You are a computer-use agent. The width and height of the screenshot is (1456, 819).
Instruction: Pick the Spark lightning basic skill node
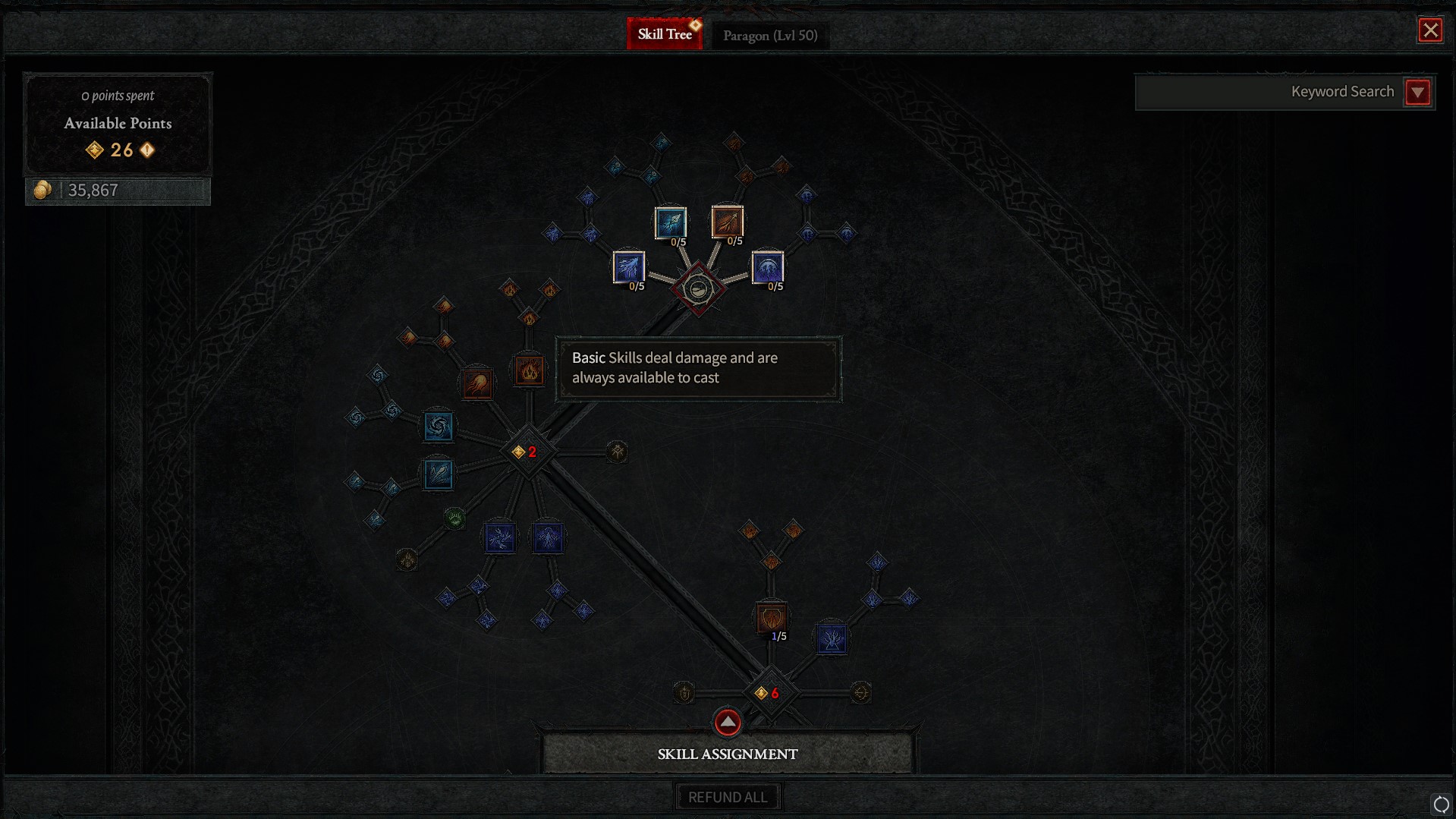[x=629, y=267]
